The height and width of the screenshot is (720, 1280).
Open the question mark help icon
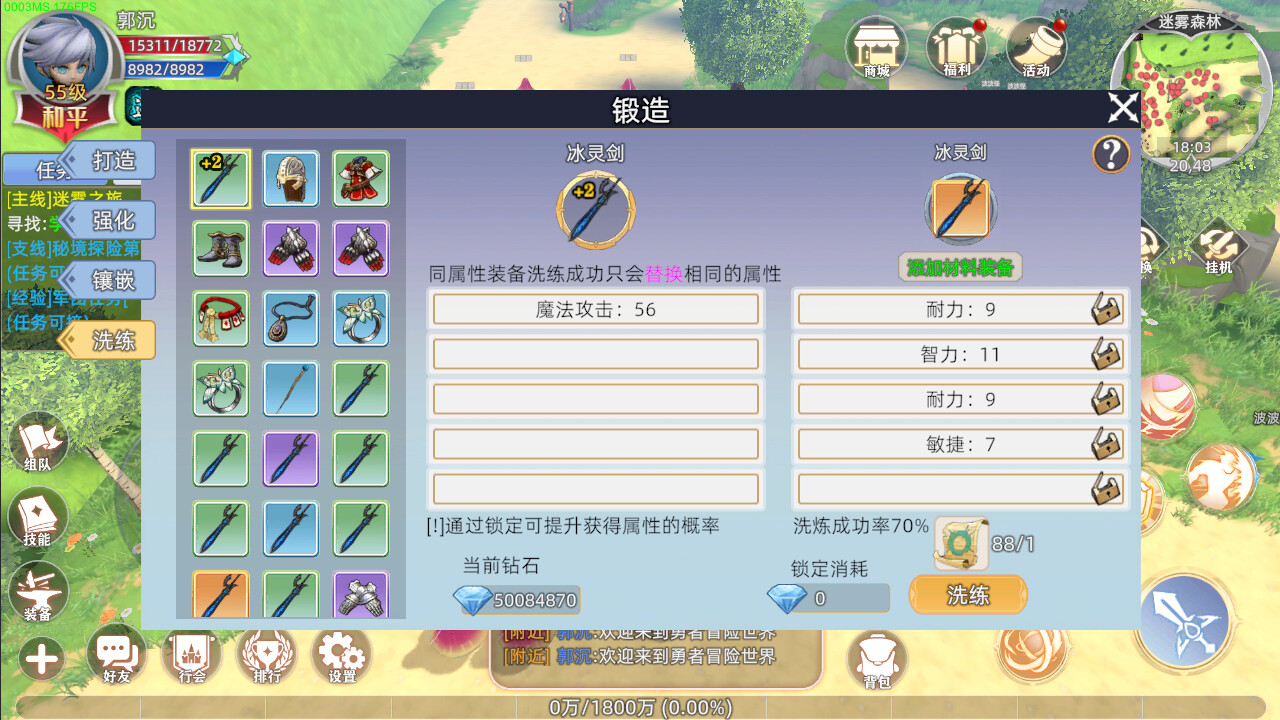click(1110, 154)
